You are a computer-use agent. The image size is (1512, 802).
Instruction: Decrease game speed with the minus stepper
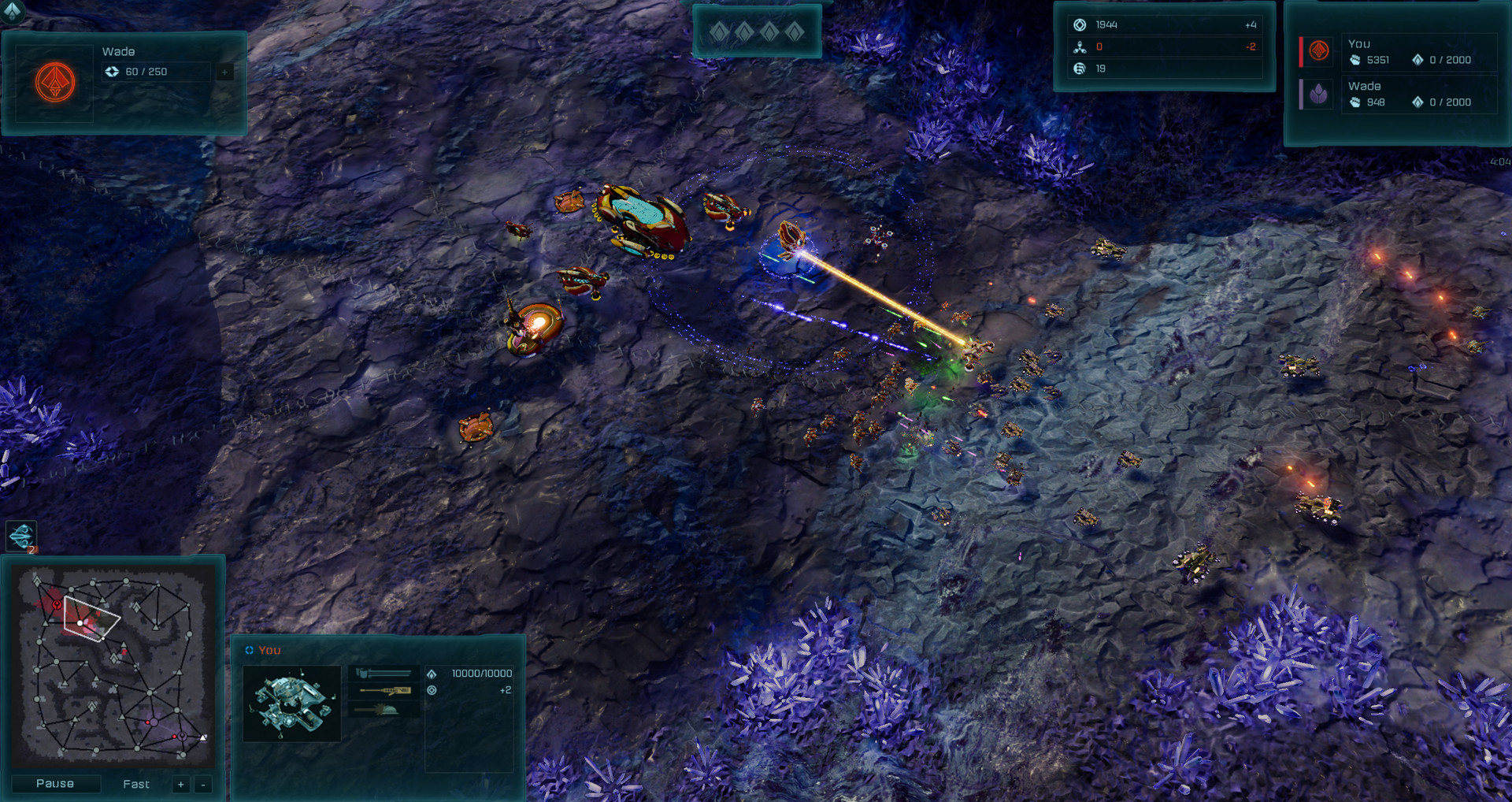click(202, 785)
